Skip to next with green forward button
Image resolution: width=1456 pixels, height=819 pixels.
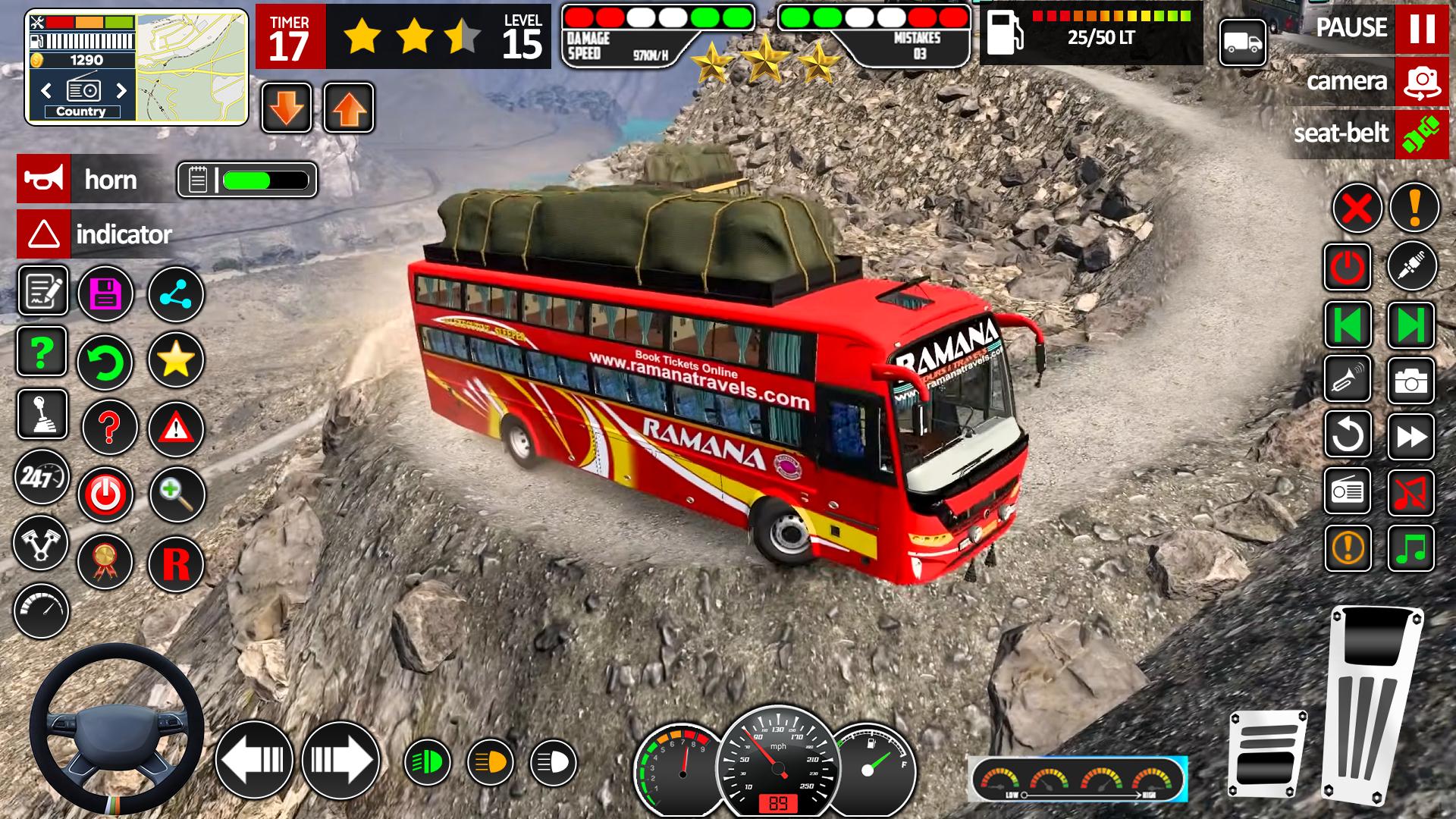point(1410,325)
